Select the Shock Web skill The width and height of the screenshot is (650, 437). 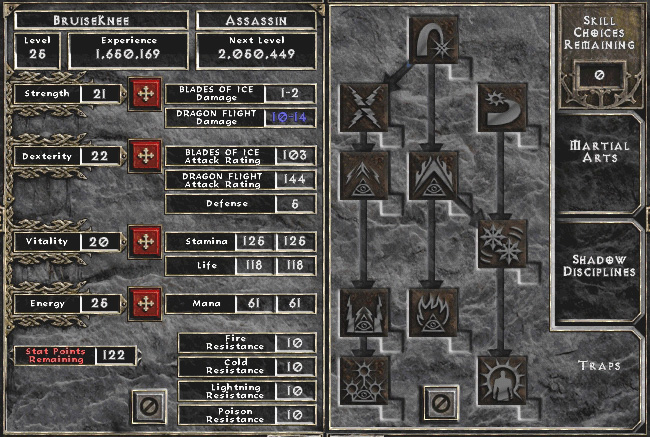360,104
